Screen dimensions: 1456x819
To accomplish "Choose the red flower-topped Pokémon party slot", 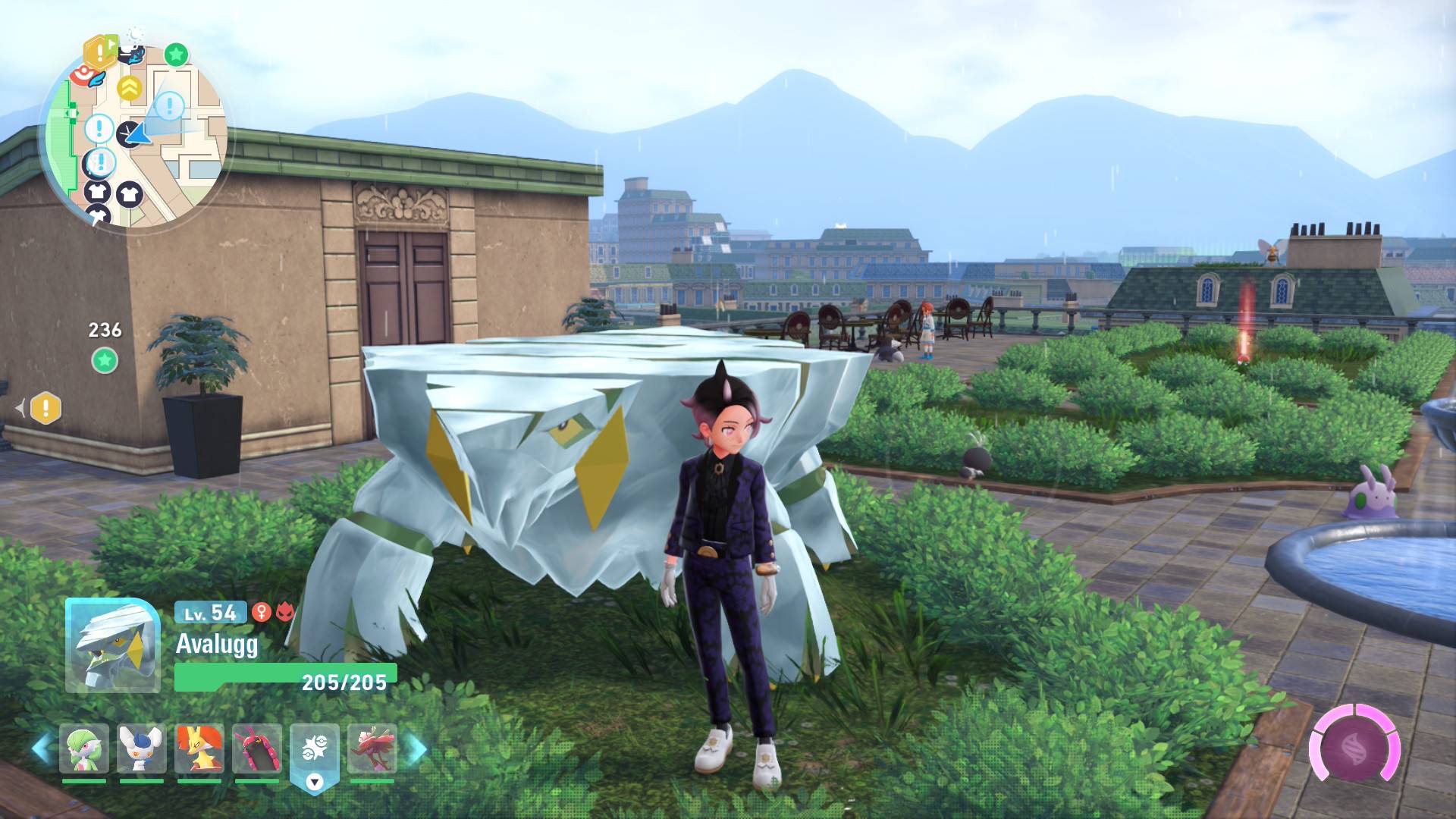I will (x=372, y=750).
